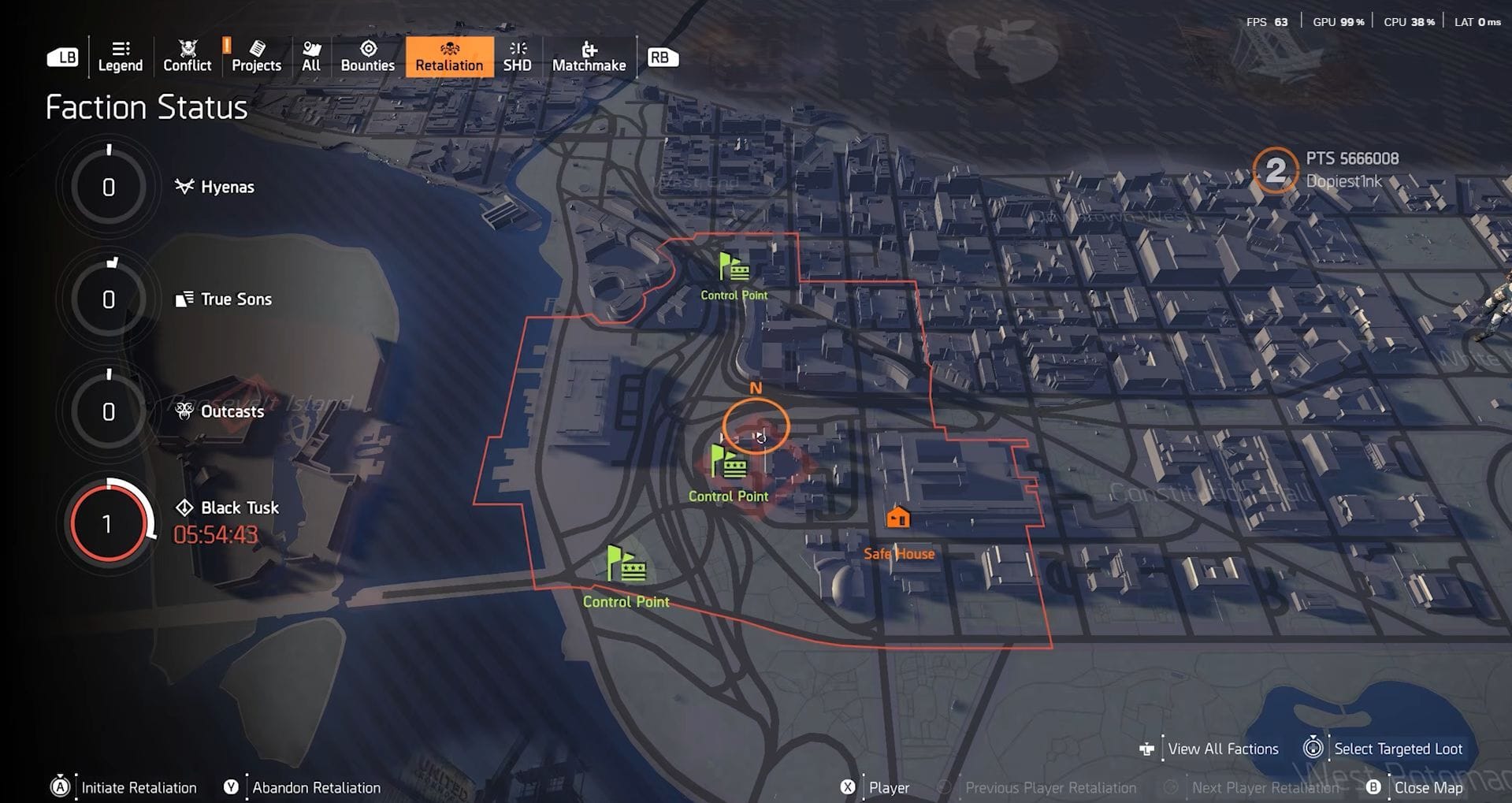Click the Select Targeted Loot icon
Image resolution: width=1512 pixels, height=803 pixels.
click(1313, 748)
